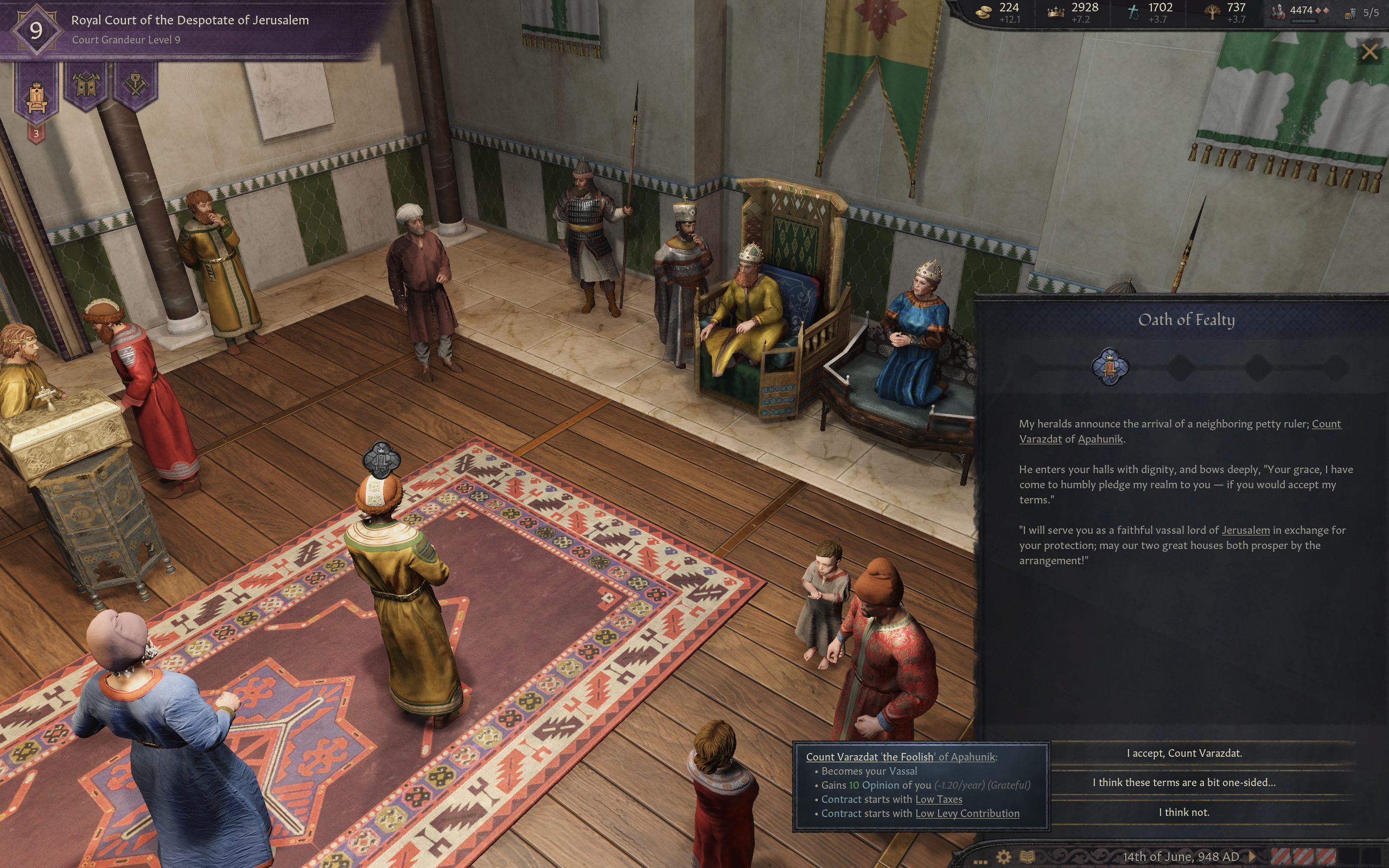
Task: Click the gold coins treasury readout
Action: point(984,12)
